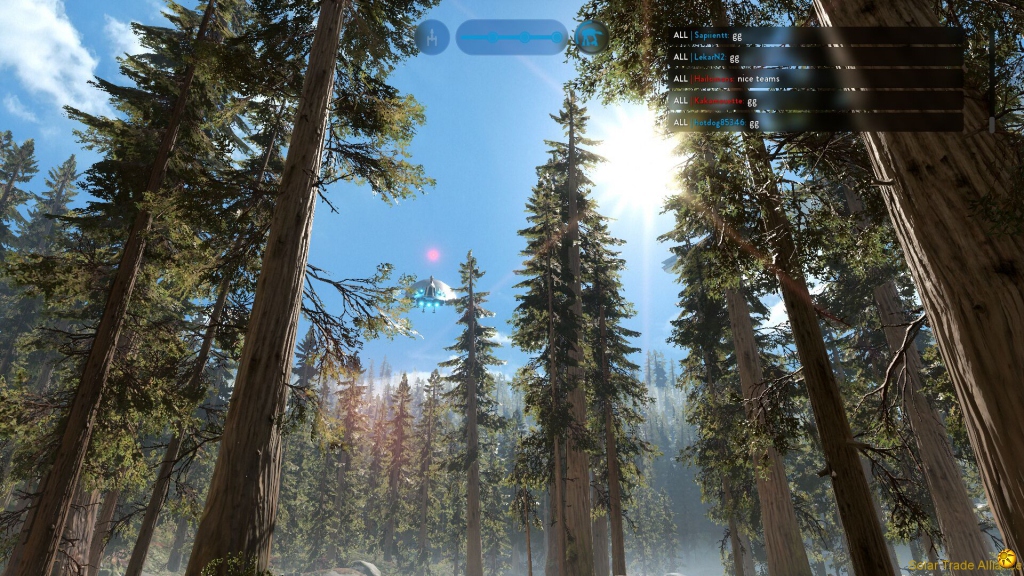Select Sapientt's gg chat message

coord(815,35)
